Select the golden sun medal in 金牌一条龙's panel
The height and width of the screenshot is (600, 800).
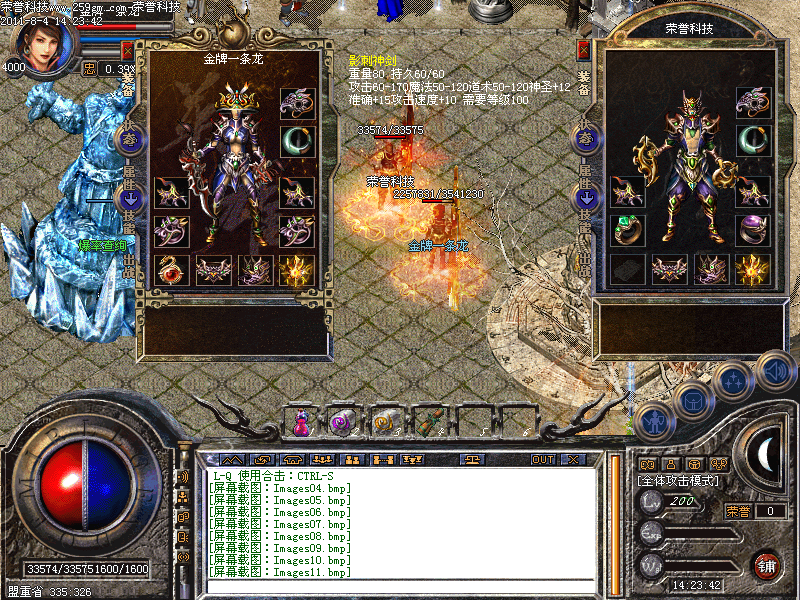[297, 269]
